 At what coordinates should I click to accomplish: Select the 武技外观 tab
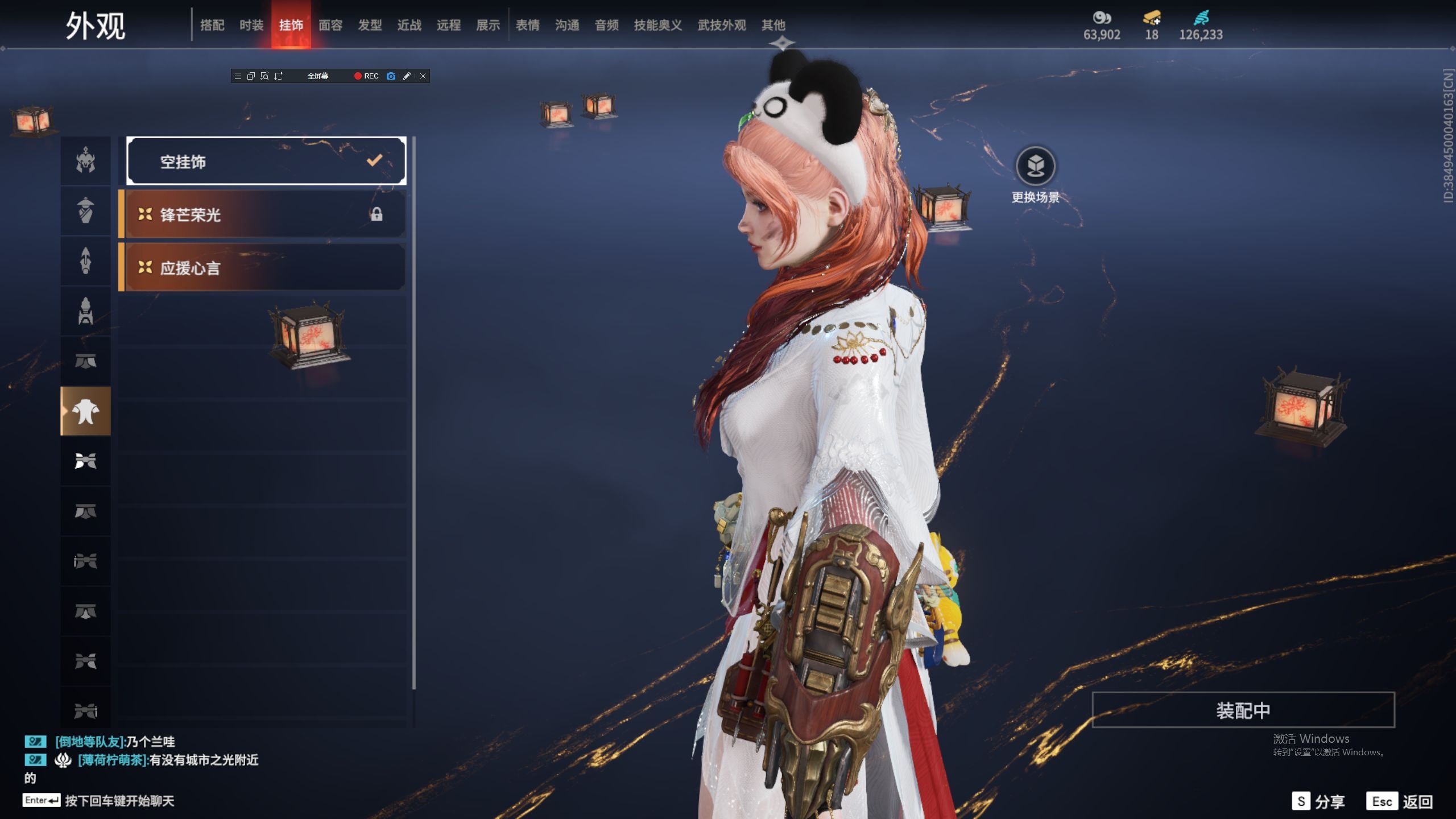point(722,25)
